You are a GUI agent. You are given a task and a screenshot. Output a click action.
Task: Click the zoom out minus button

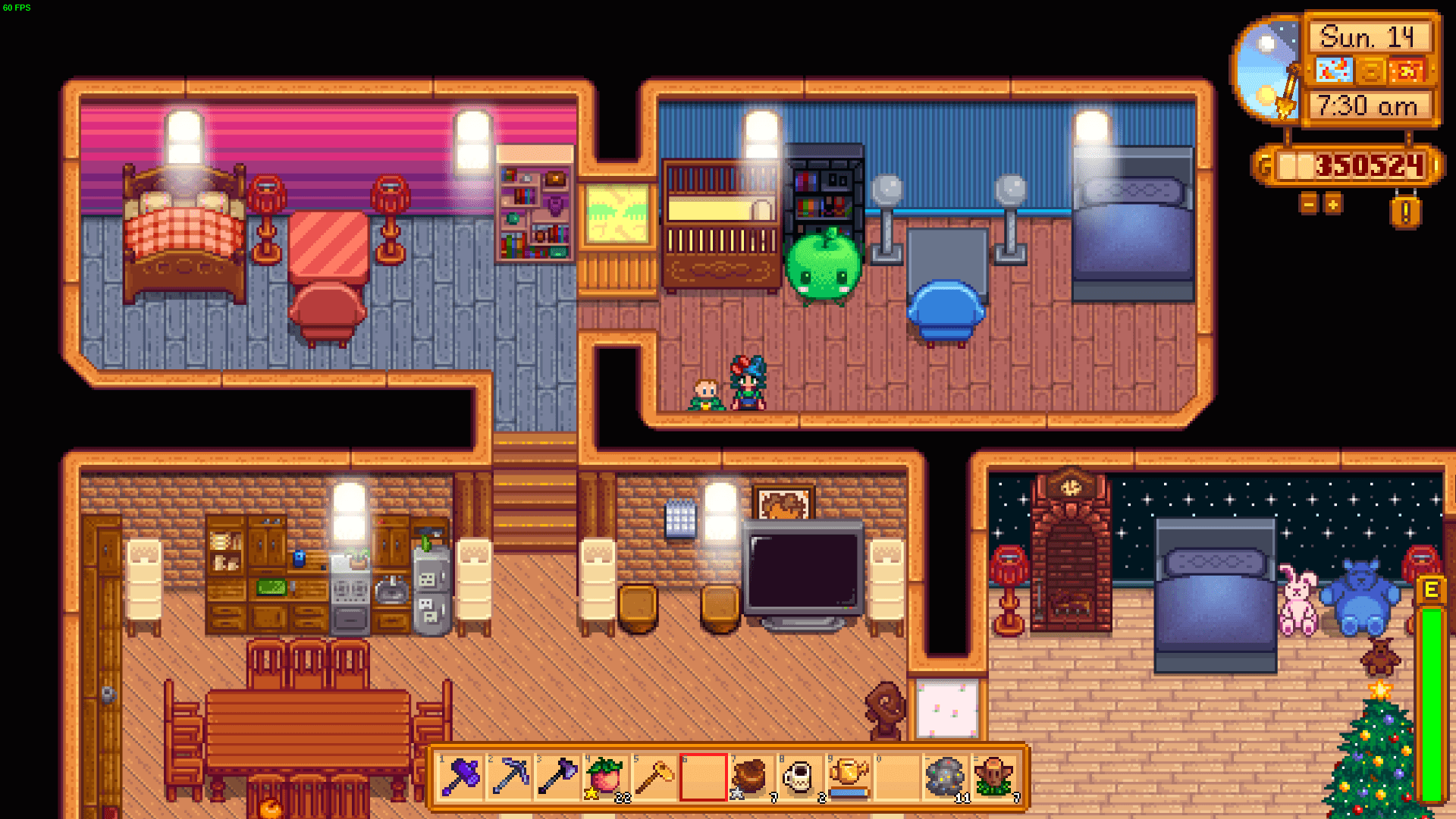tap(1308, 204)
